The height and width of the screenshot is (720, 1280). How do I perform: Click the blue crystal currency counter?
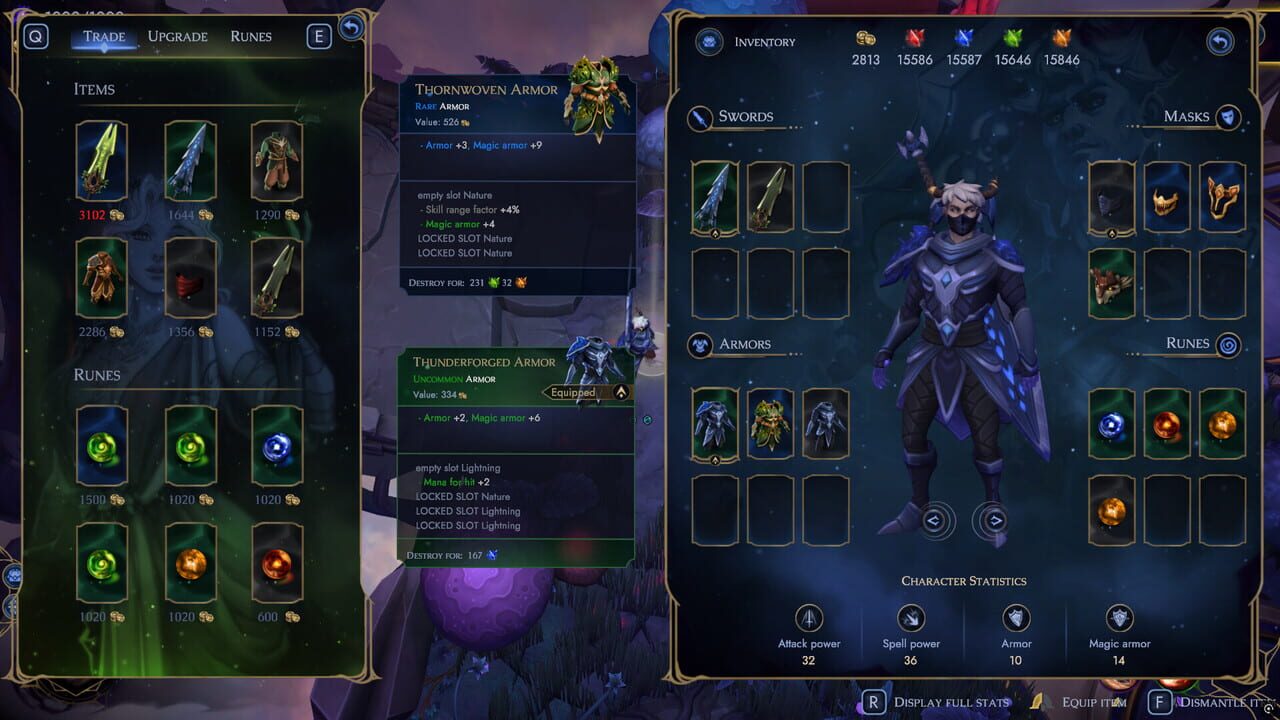click(962, 60)
